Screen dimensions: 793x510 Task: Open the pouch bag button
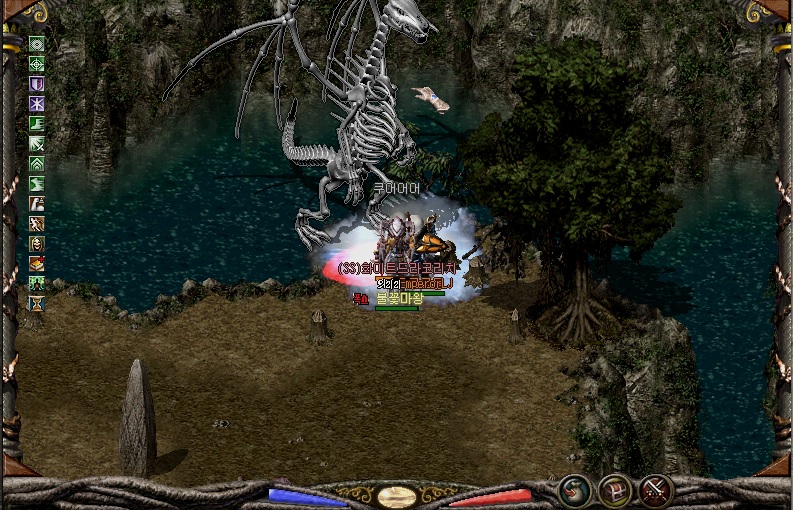(x=574, y=490)
